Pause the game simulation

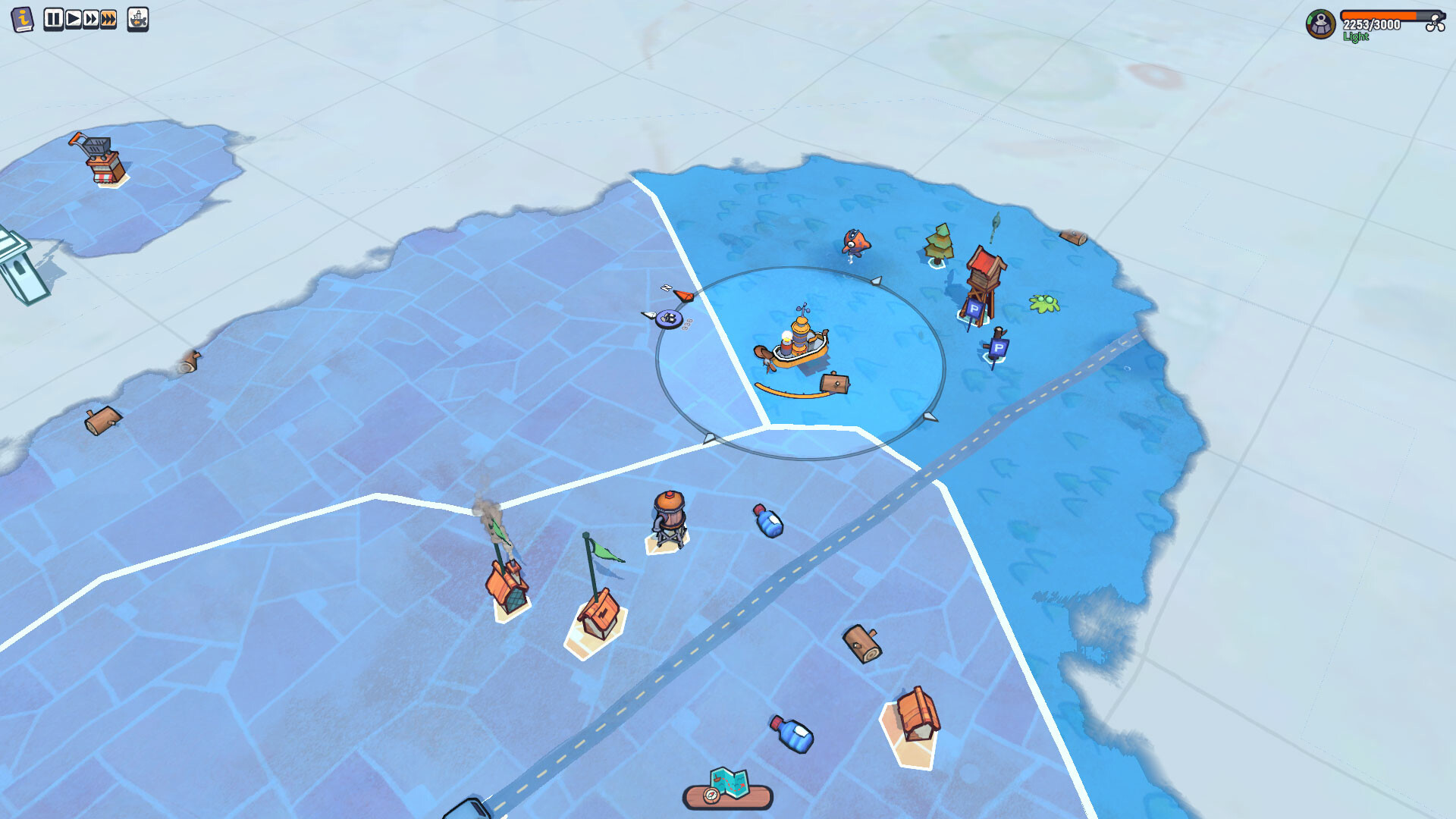pos(53,17)
